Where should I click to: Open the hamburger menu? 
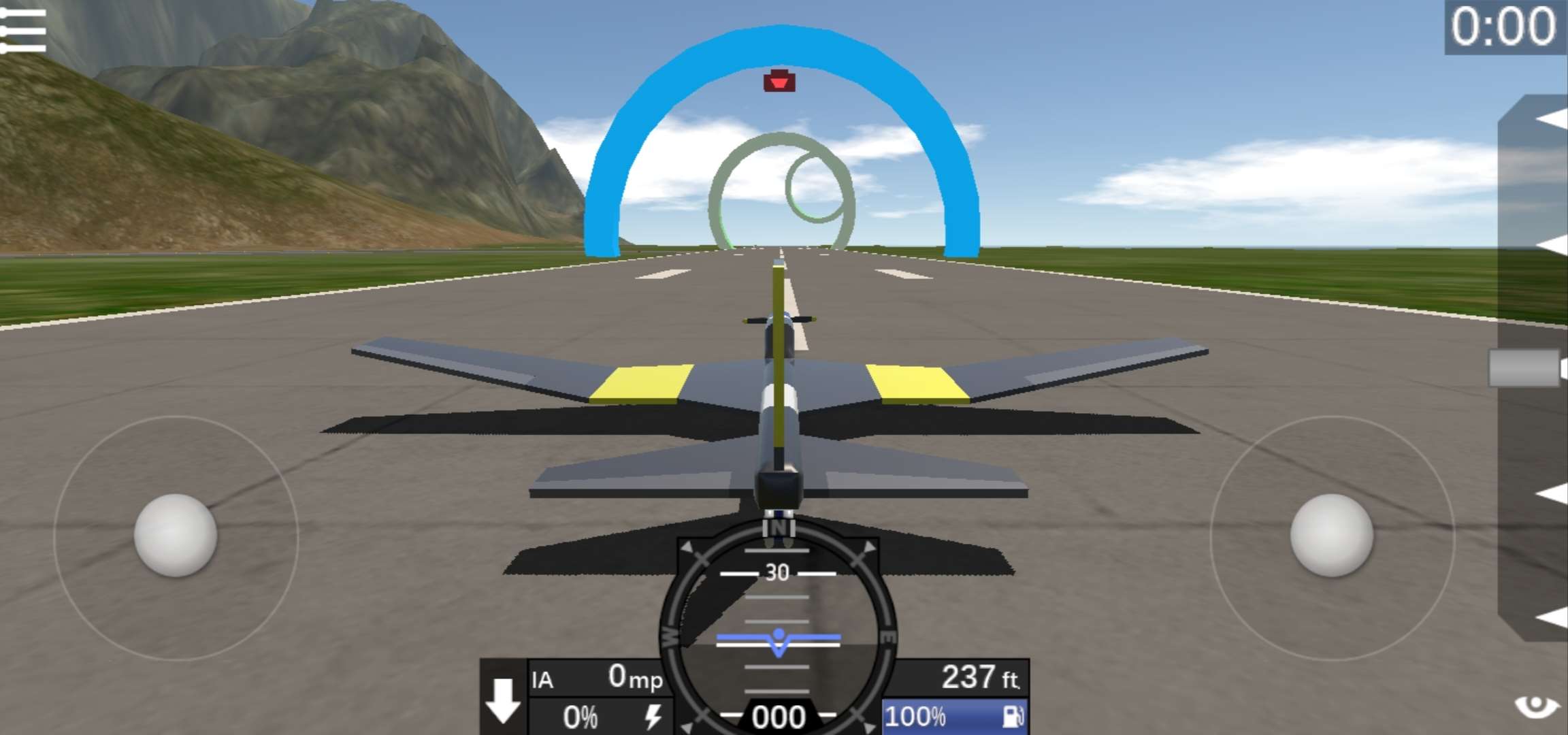click(x=23, y=31)
